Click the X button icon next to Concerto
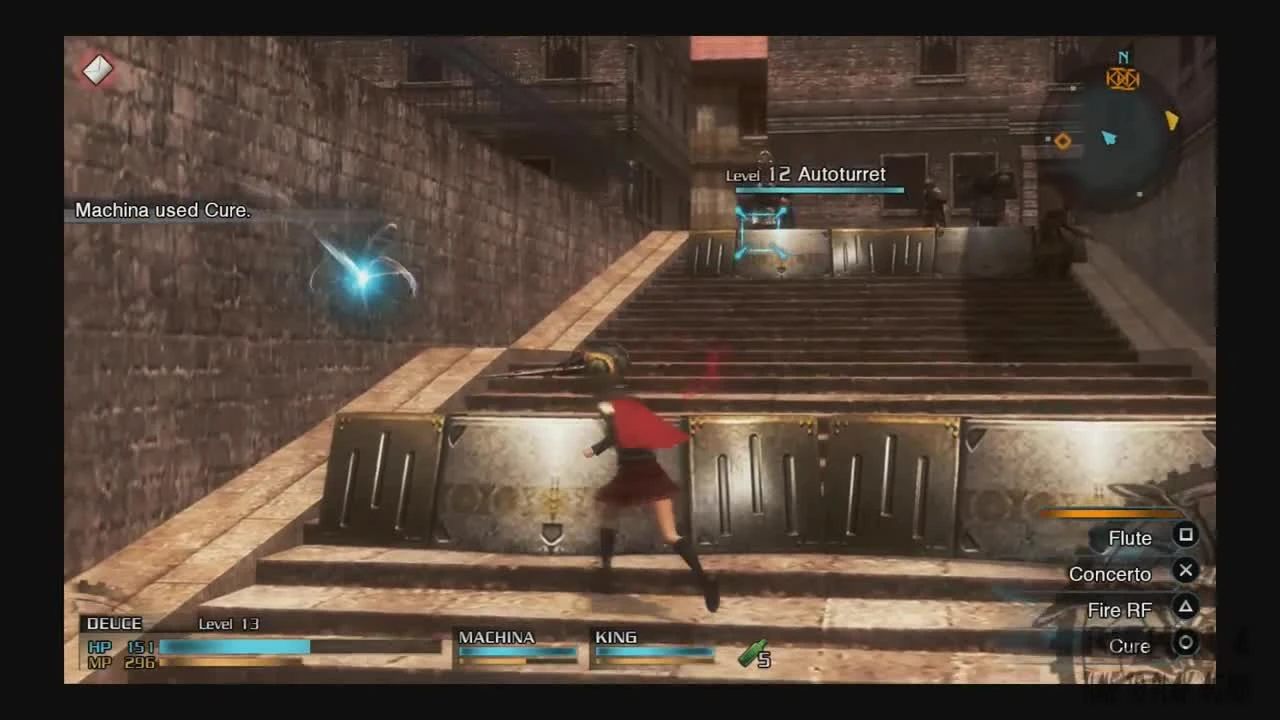1280x720 pixels. pyautogui.click(x=1186, y=571)
